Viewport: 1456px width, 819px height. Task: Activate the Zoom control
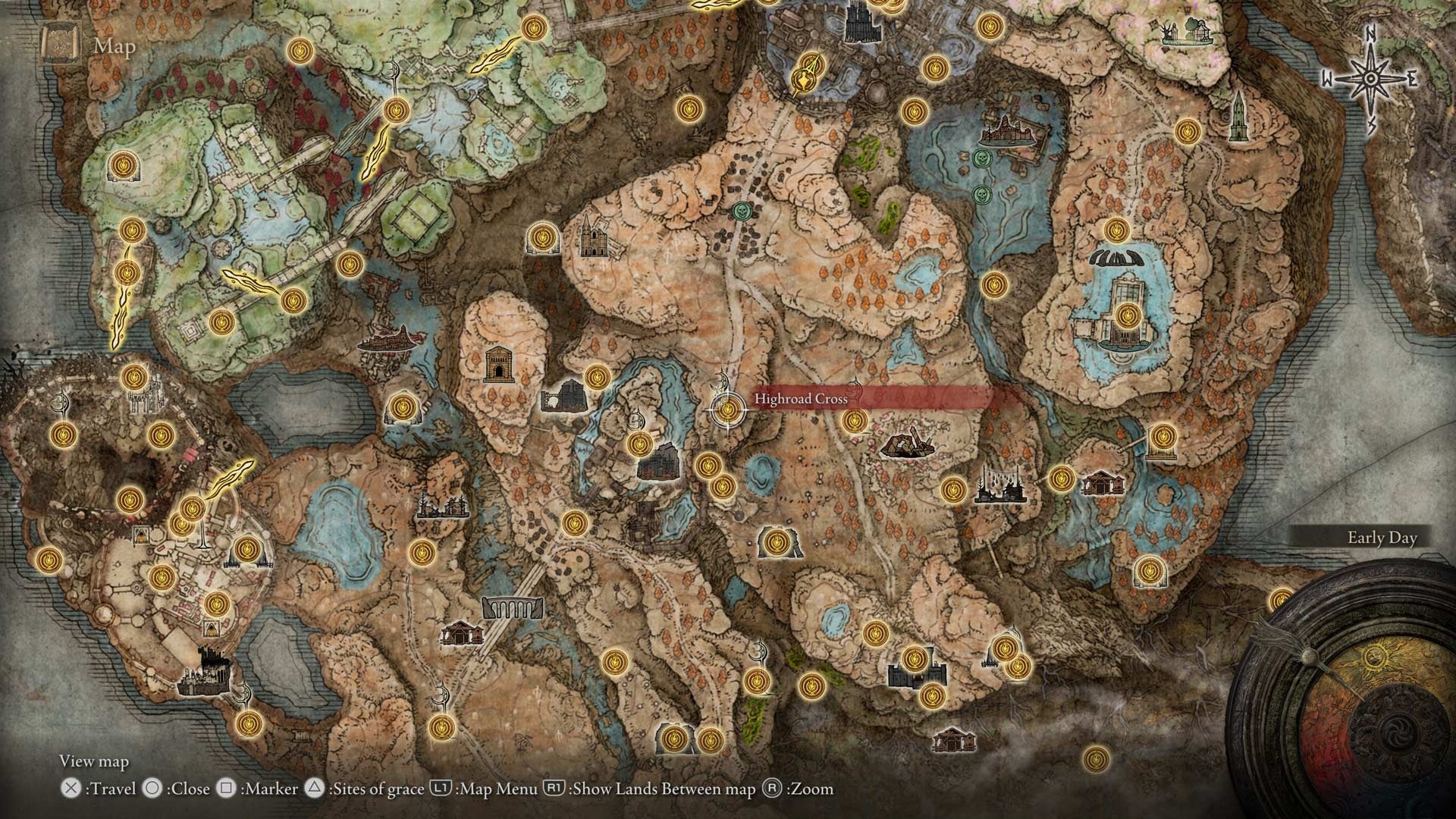click(x=804, y=789)
